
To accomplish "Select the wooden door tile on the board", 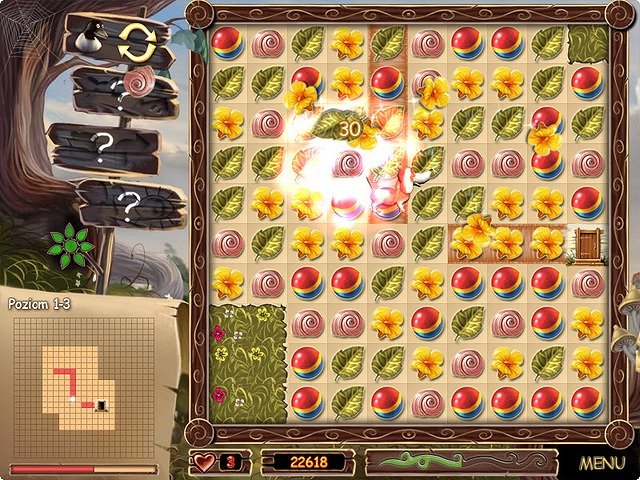I will point(585,243).
